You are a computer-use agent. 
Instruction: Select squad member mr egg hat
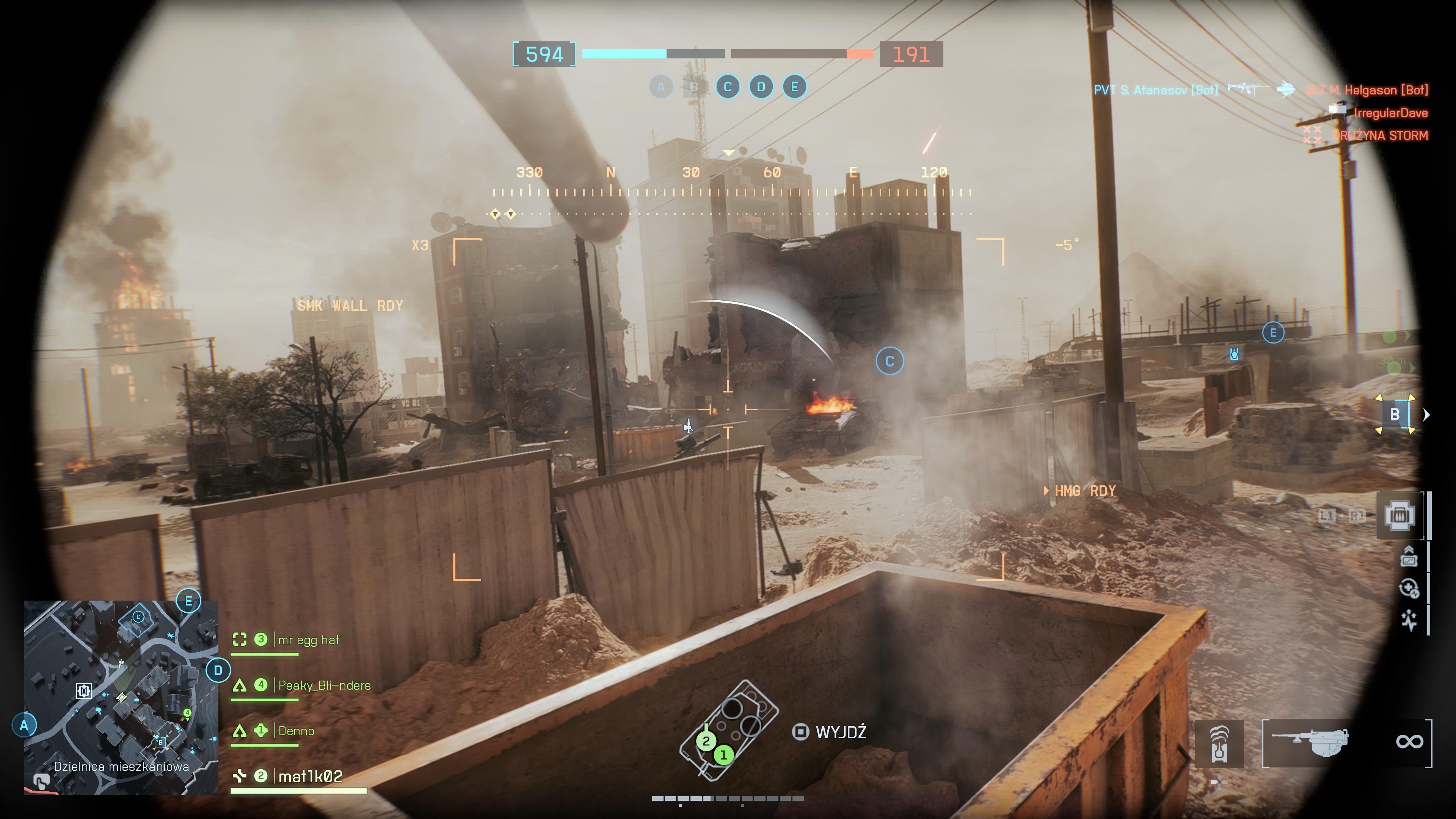[x=308, y=640]
